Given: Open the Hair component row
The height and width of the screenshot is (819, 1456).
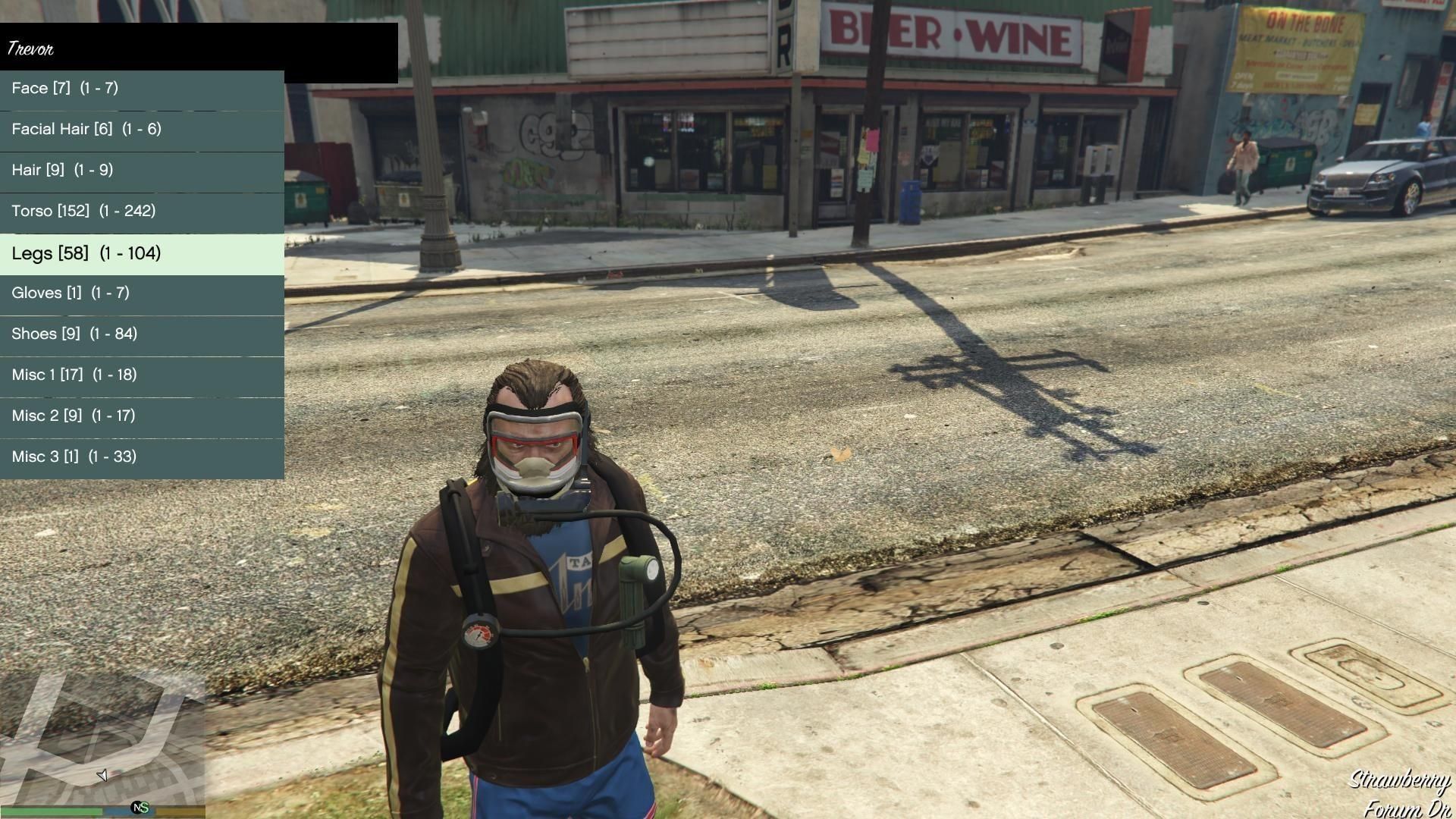Looking at the screenshot, I should (142, 171).
